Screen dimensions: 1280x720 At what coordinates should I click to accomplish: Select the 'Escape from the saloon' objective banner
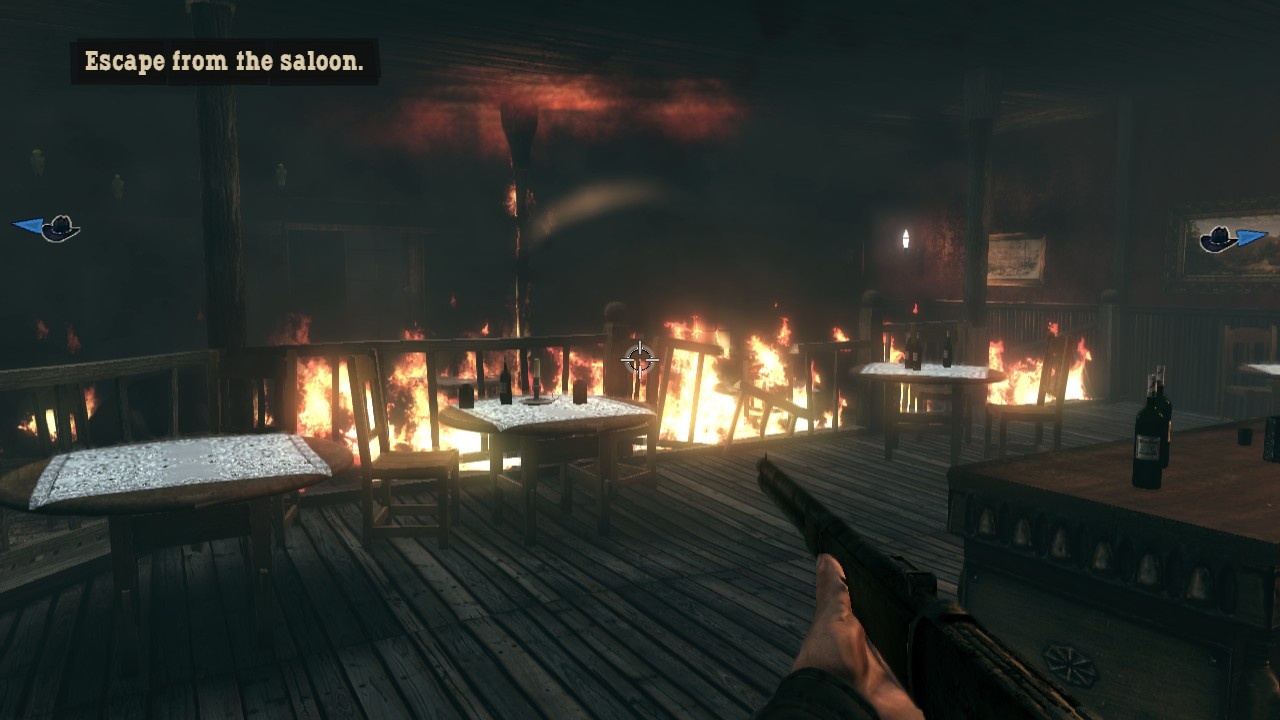[225, 60]
